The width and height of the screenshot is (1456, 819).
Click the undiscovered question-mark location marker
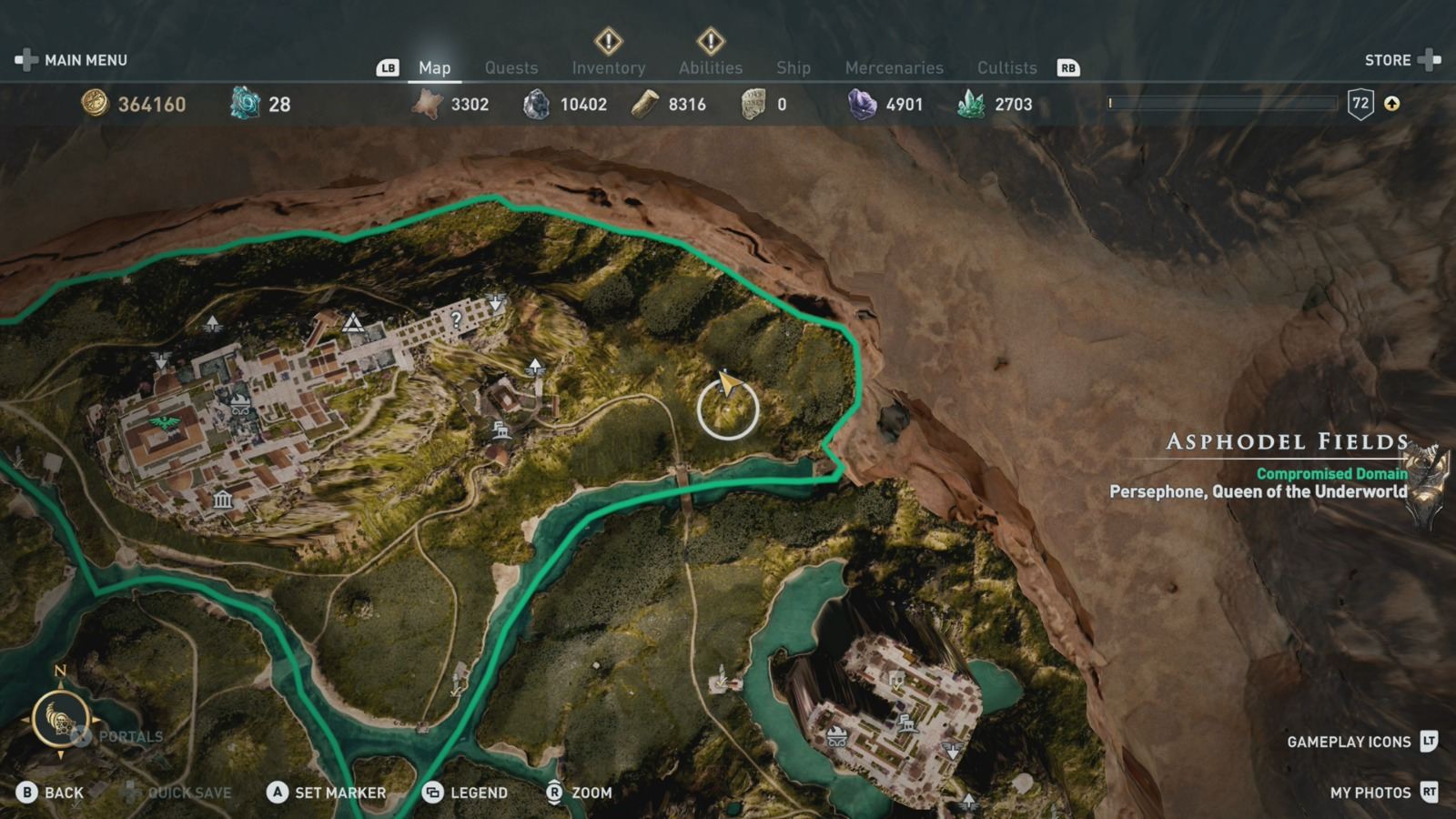pyautogui.click(x=455, y=319)
